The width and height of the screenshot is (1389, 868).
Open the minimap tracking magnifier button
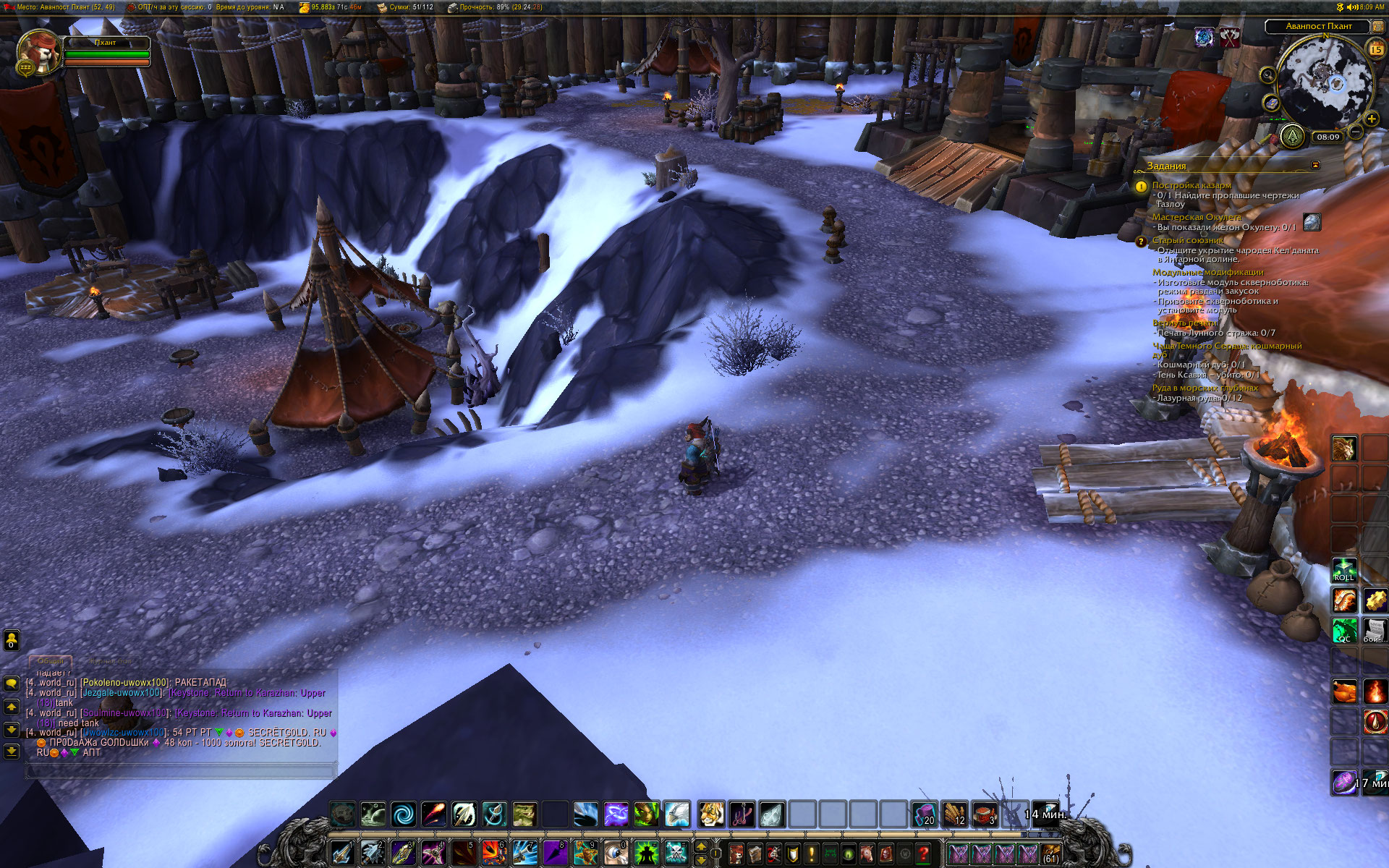1267,75
